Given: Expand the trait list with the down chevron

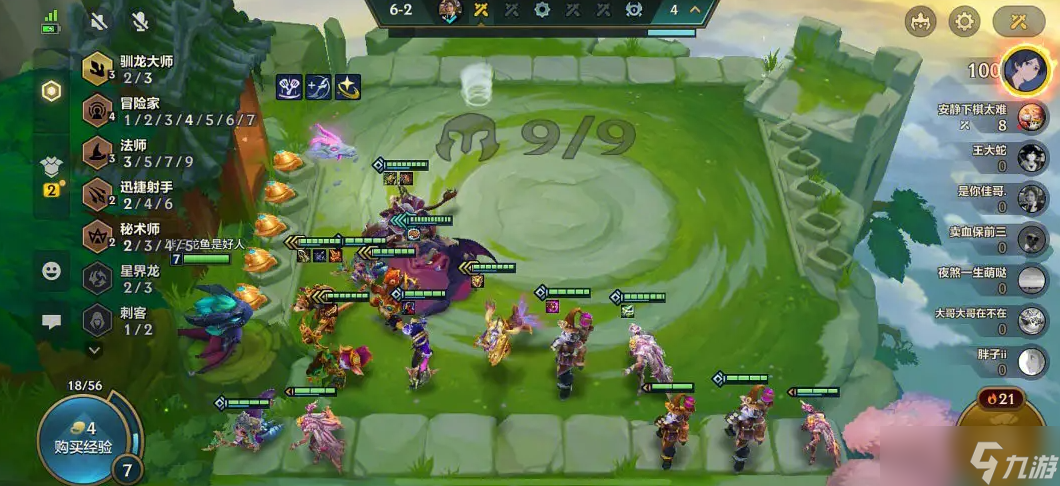Looking at the screenshot, I should pyautogui.click(x=95, y=350).
